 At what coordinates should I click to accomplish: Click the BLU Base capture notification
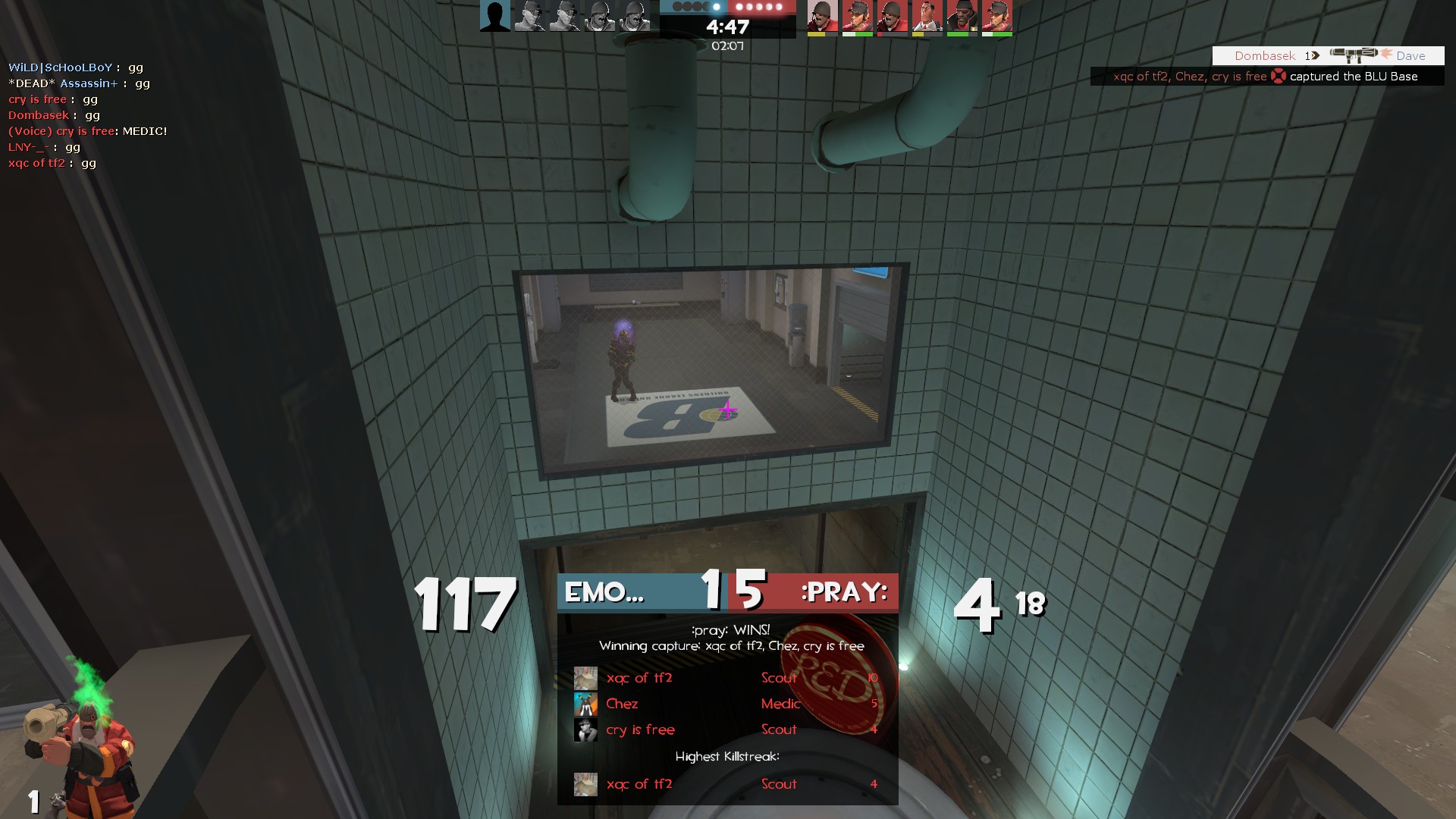pos(1266,77)
